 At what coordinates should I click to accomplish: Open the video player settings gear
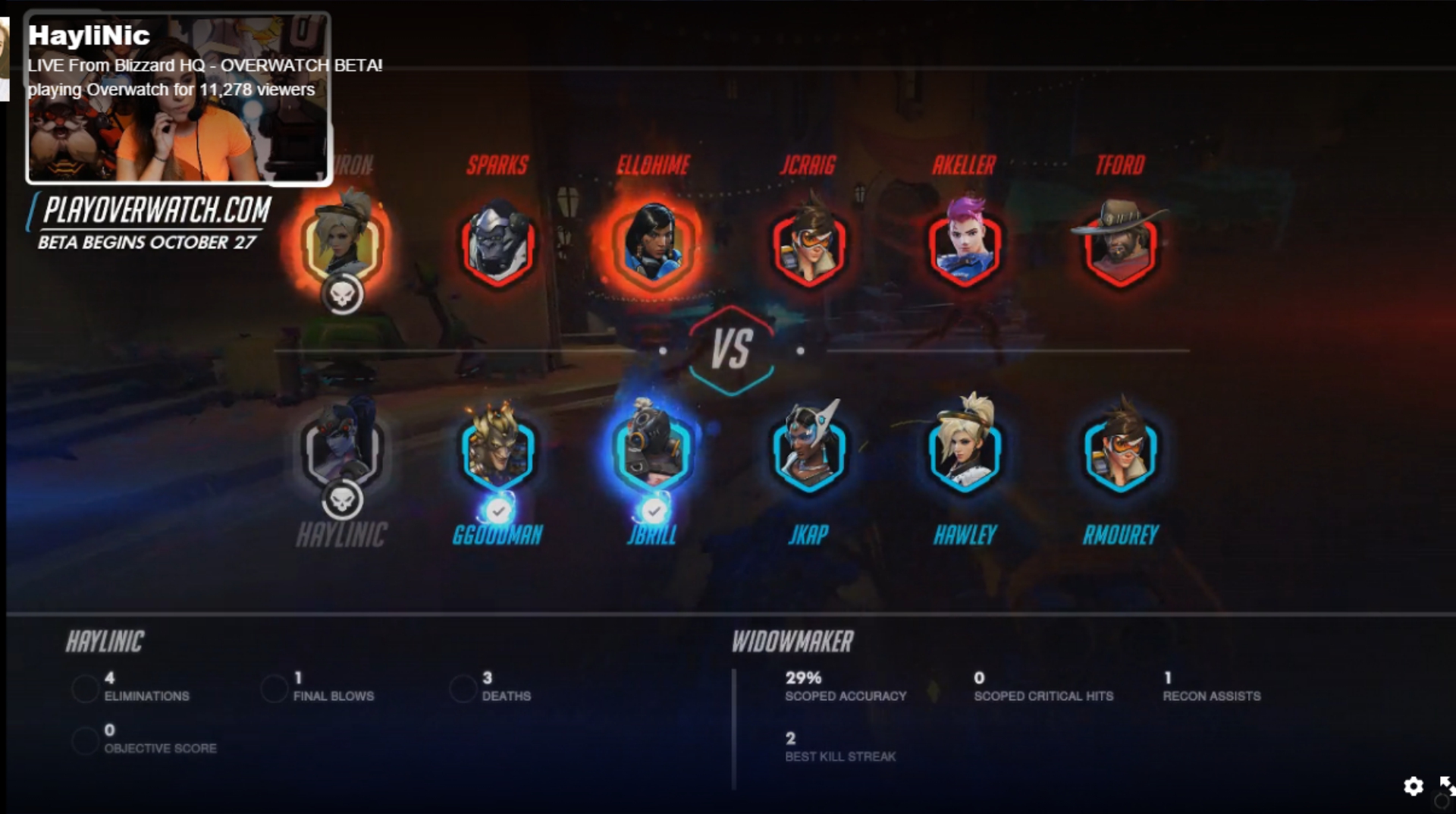1413,786
